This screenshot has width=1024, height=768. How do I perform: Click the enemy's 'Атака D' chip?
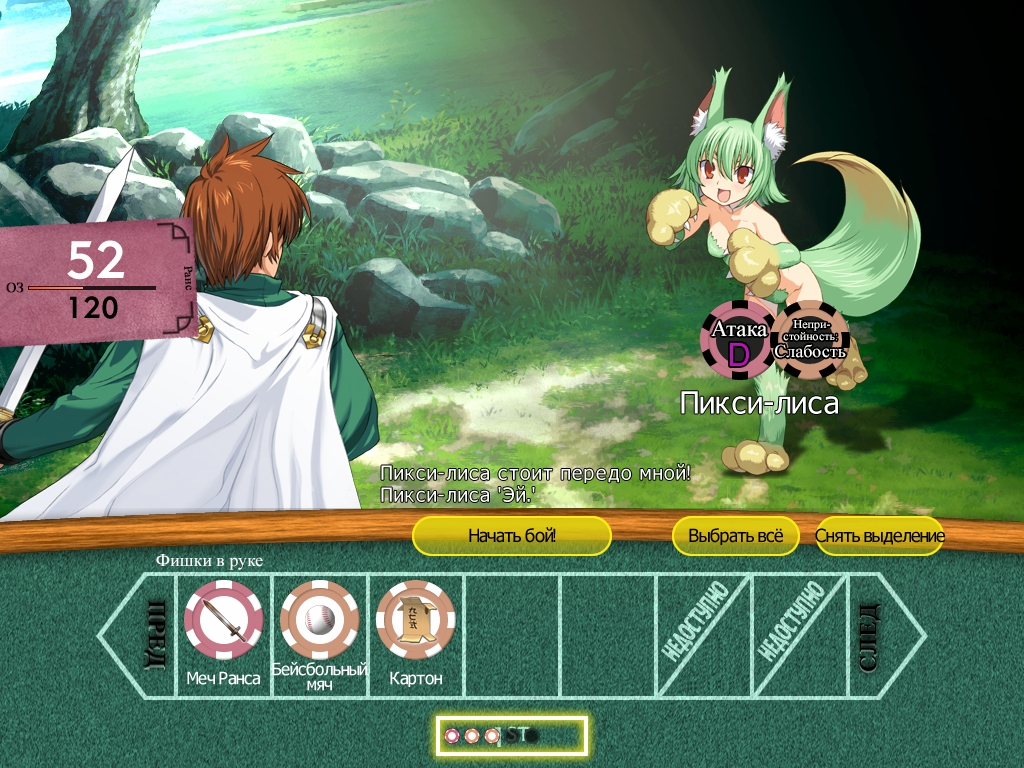[738, 340]
